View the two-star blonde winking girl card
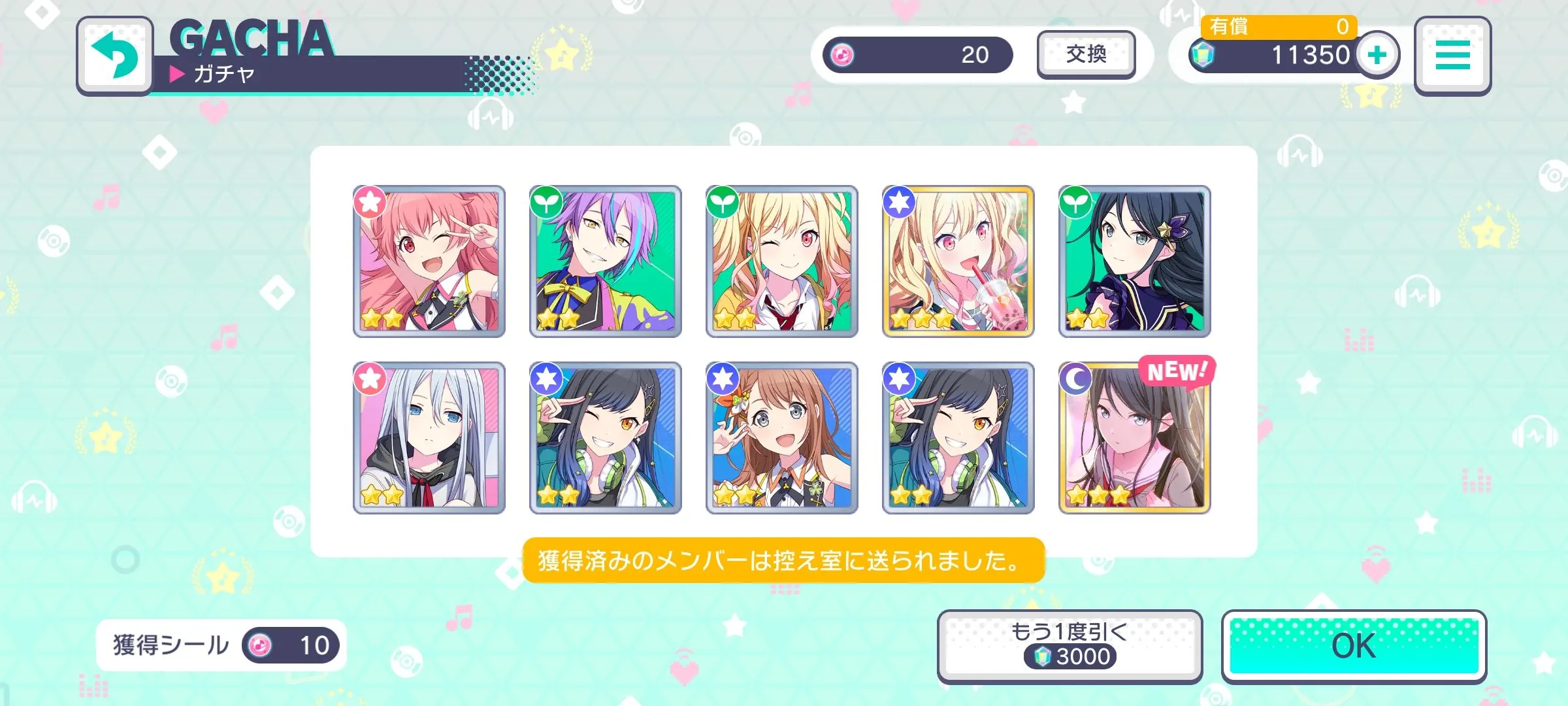Viewport: 1568px width, 706px height. 782,261
